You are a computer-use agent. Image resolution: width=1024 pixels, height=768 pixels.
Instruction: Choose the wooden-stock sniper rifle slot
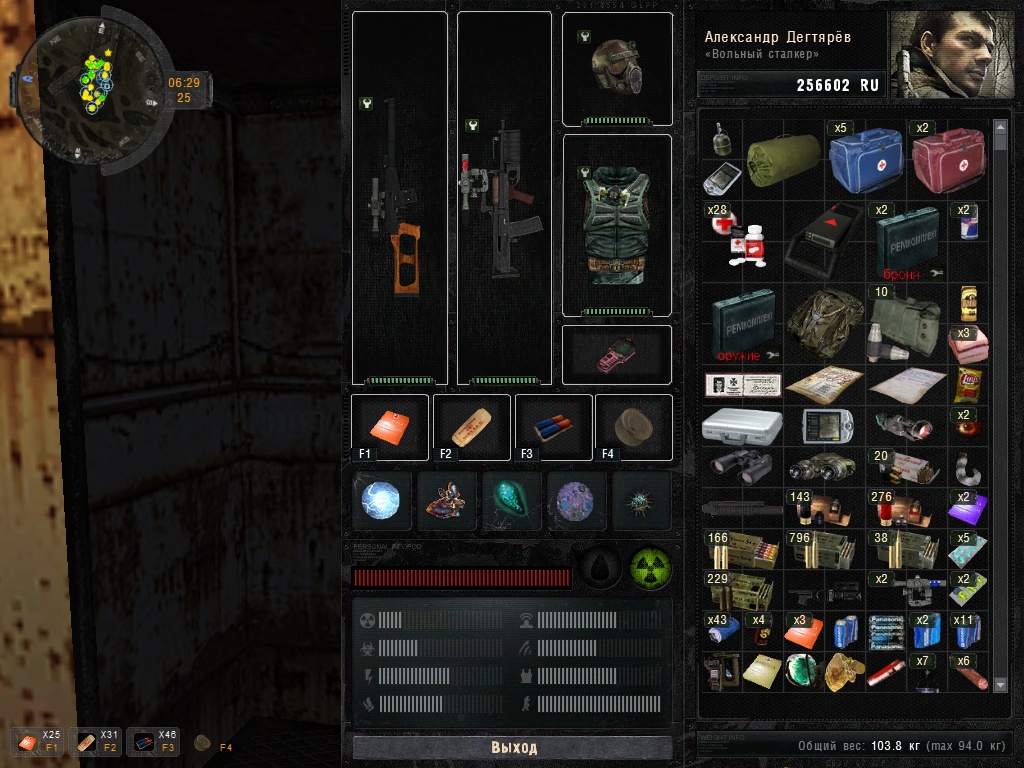click(x=399, y=198)
